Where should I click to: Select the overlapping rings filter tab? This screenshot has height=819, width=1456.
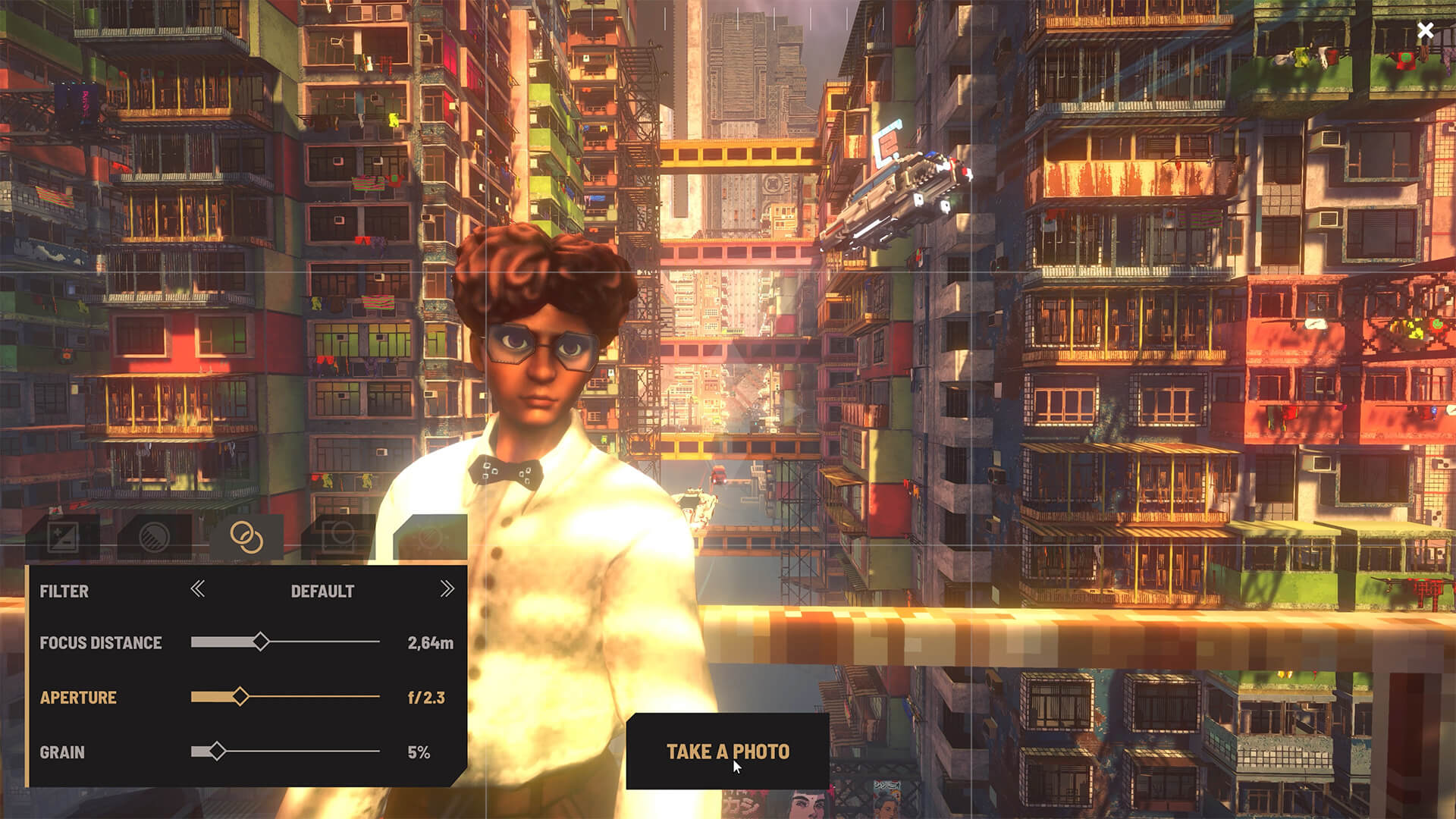246,537
